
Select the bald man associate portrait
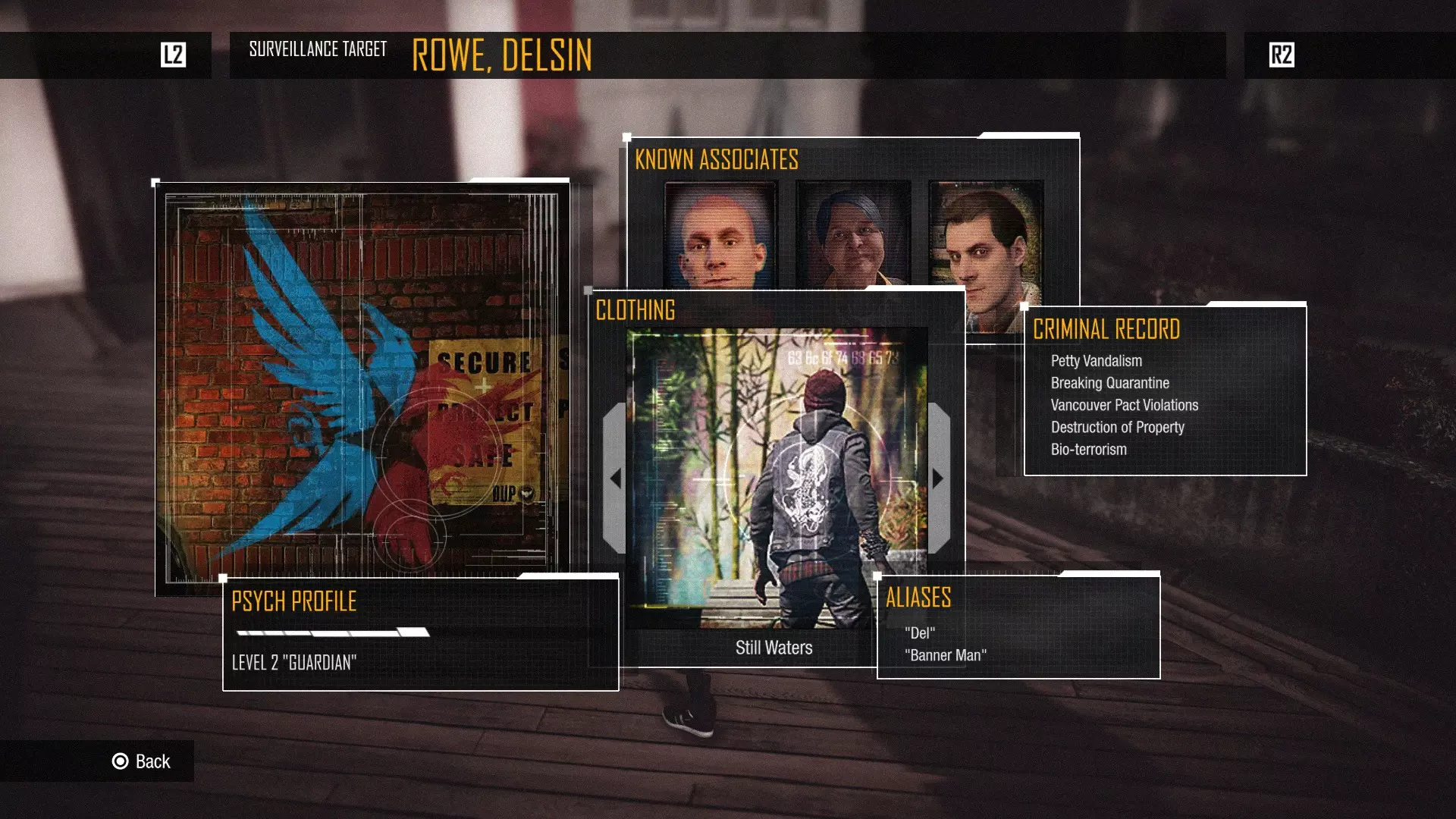coord(720,235)
